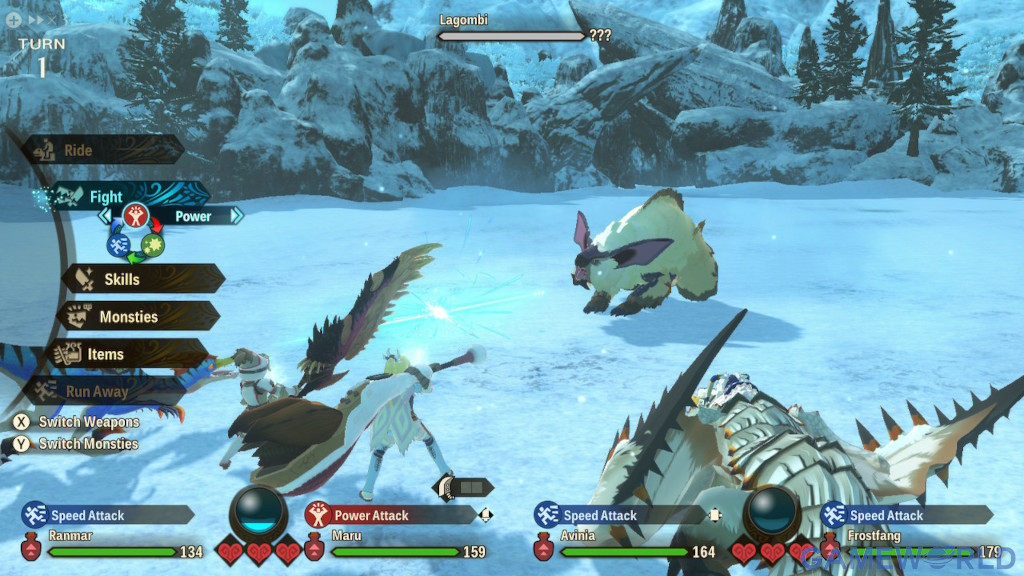Pick the blue Speed attack icon
Image resolution: width=1024 pixels, height=576 pixels.
118,243
